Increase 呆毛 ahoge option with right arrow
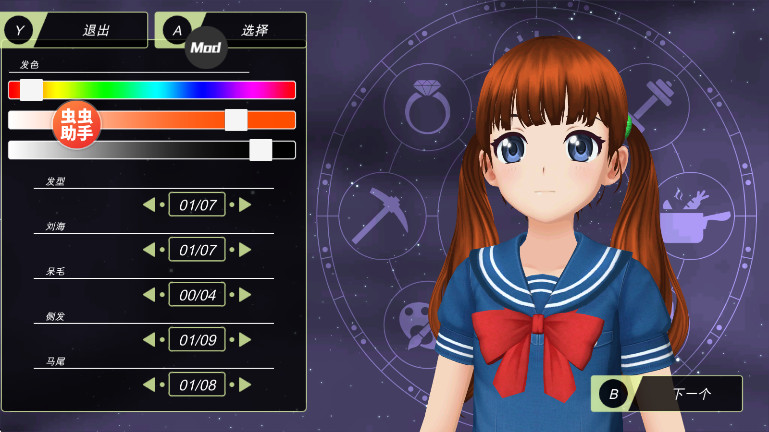The image size is (769, 432). coord(245,294)
